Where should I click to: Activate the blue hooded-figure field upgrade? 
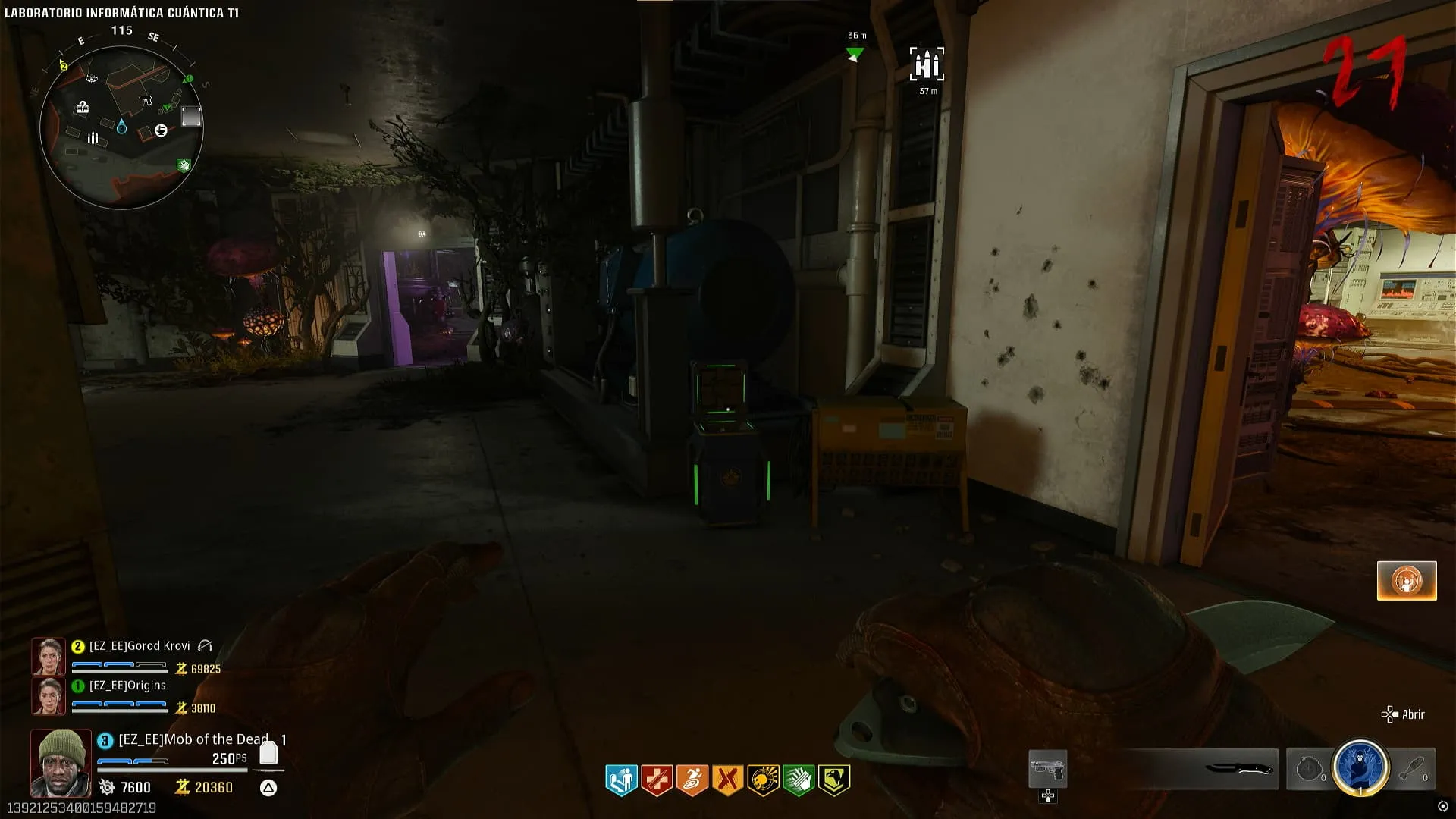click(x=1360, y=767)
